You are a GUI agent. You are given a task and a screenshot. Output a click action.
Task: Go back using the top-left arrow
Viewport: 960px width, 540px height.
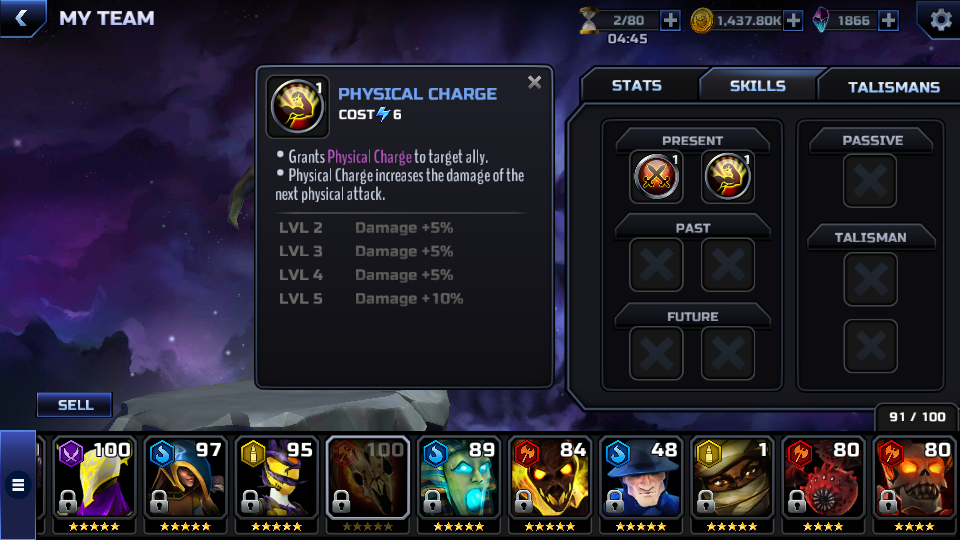click(x=21, y=18)
